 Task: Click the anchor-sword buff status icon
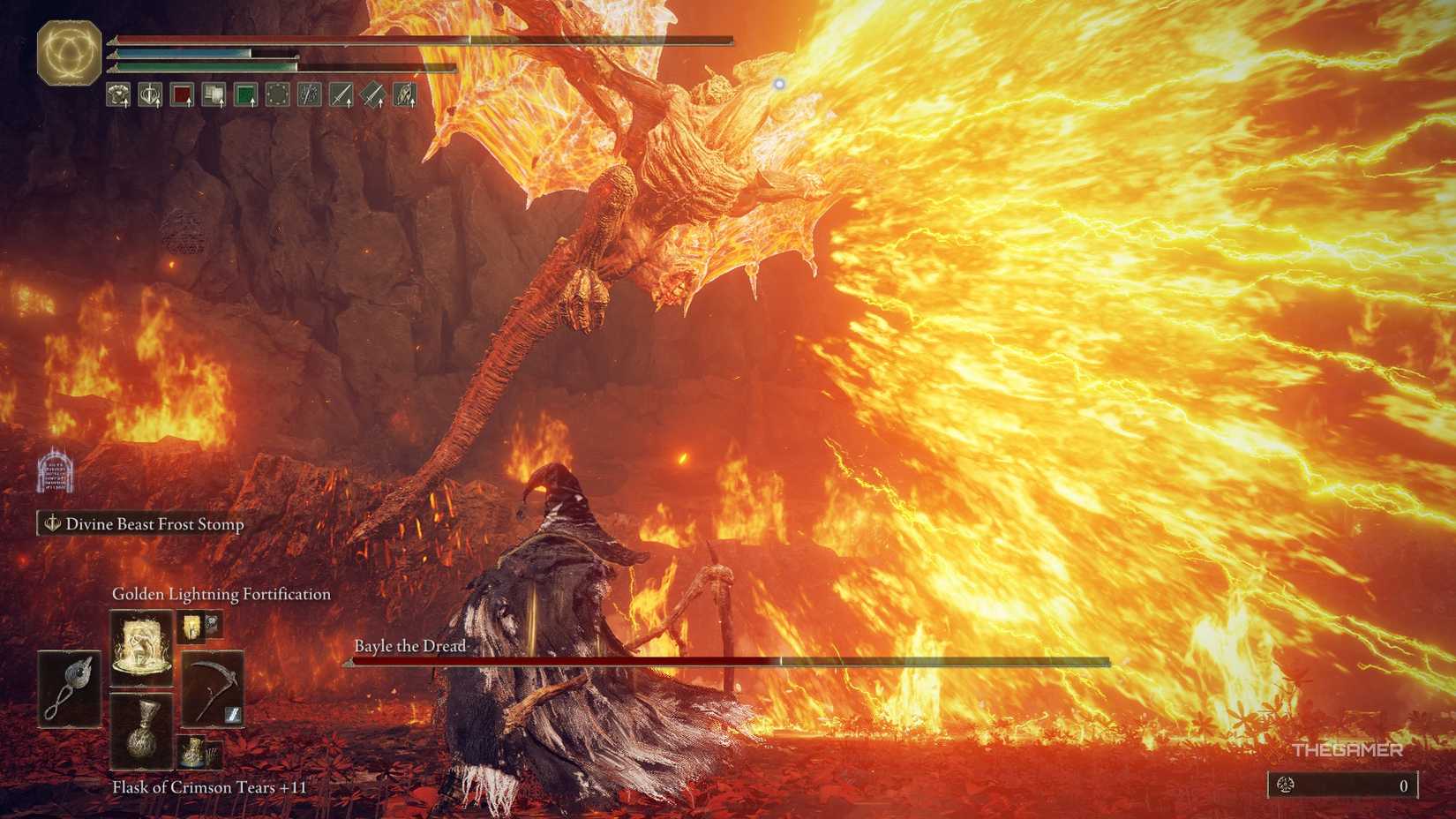pos(149,94)
